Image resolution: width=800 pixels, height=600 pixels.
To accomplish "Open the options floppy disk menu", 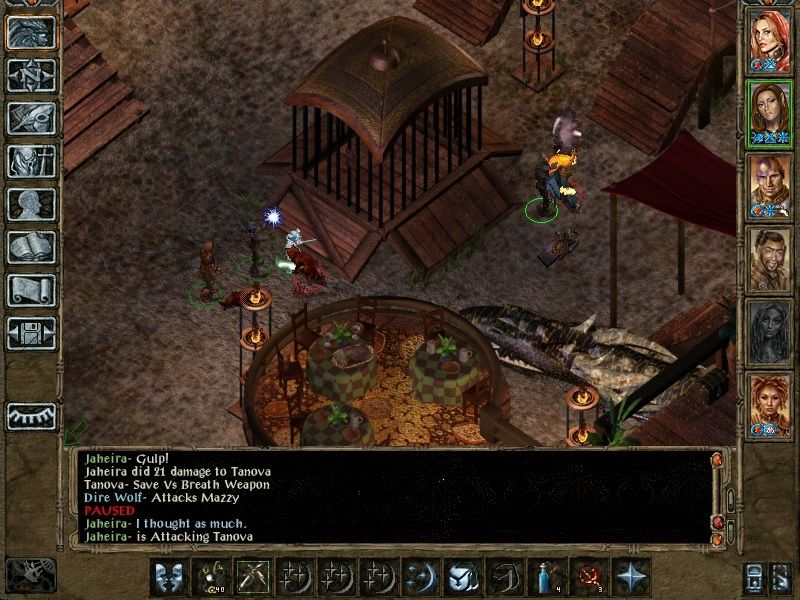I will click(x=31, y=333).
